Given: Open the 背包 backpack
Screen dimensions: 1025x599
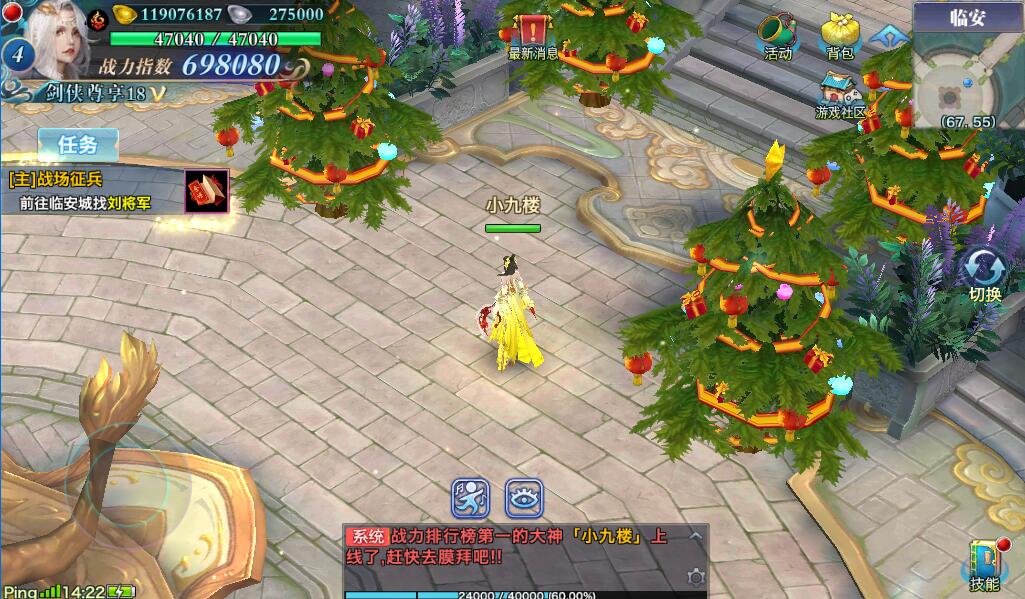Looking at the screenshot, I should [x=839, y=37].
